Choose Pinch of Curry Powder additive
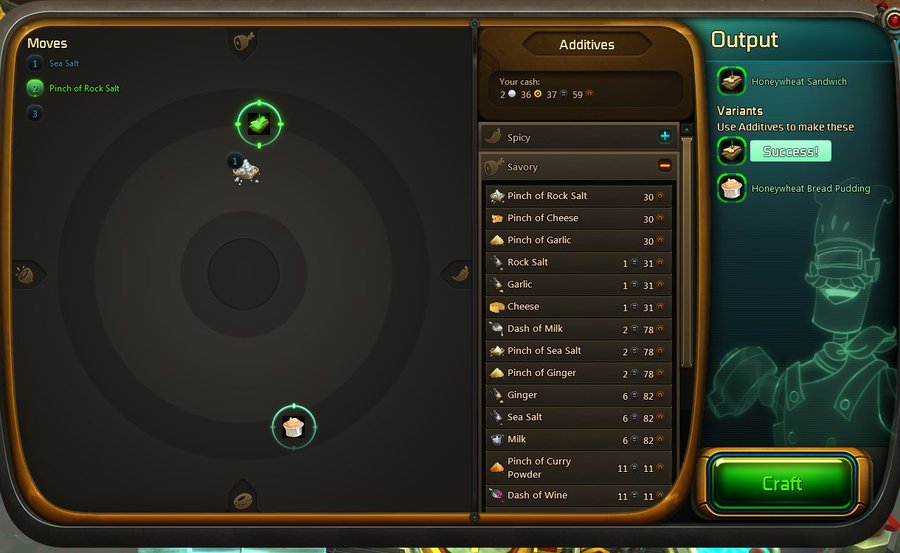This screenshot has height=553, width=900. (577, 467)
